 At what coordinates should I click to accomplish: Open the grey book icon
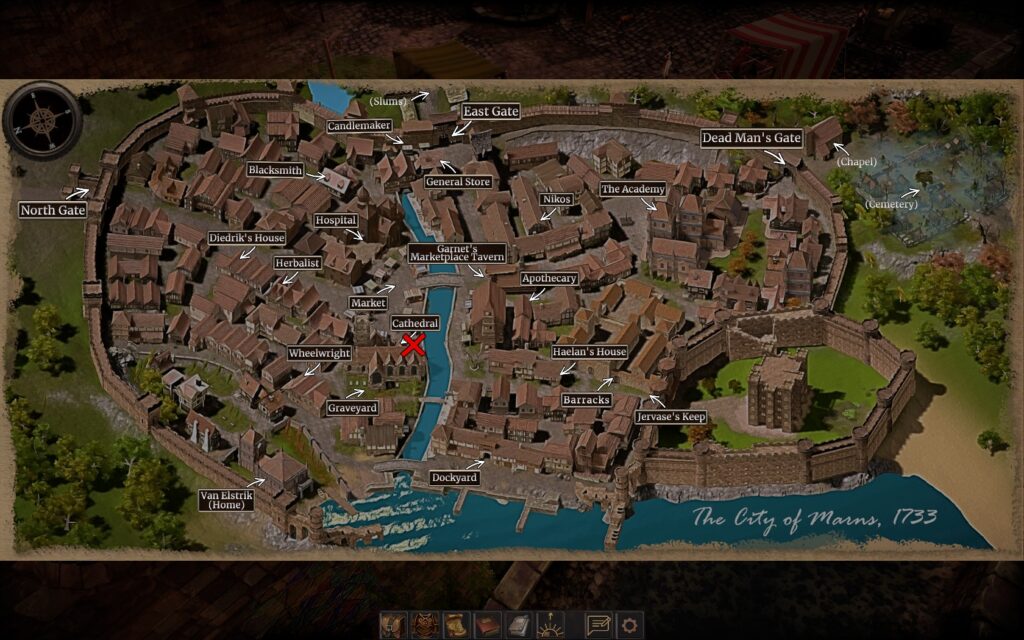pos(519,625)
